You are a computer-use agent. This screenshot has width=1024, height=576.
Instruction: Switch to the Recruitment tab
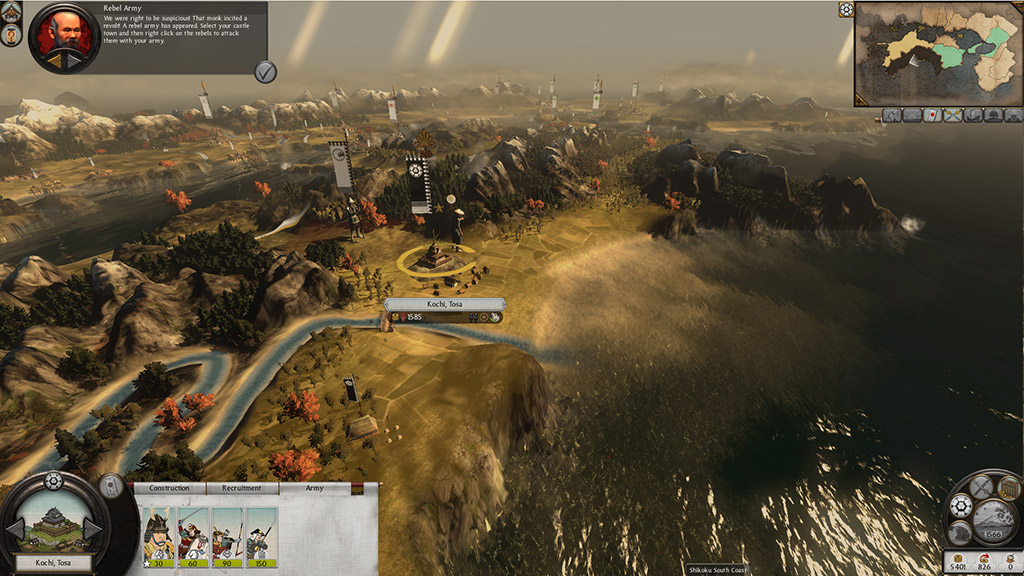242,488
